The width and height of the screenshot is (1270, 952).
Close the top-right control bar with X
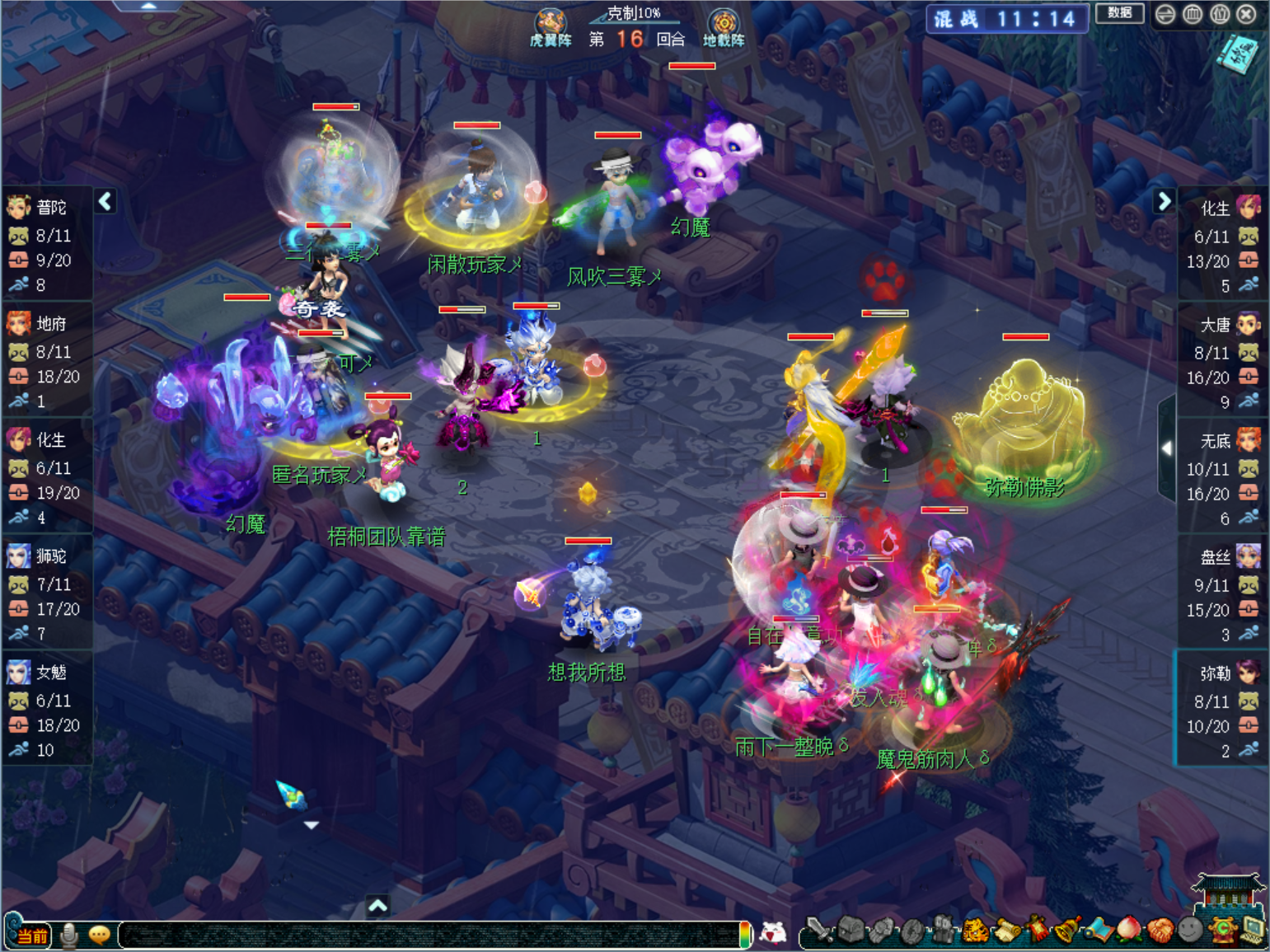coord(1247,14)
